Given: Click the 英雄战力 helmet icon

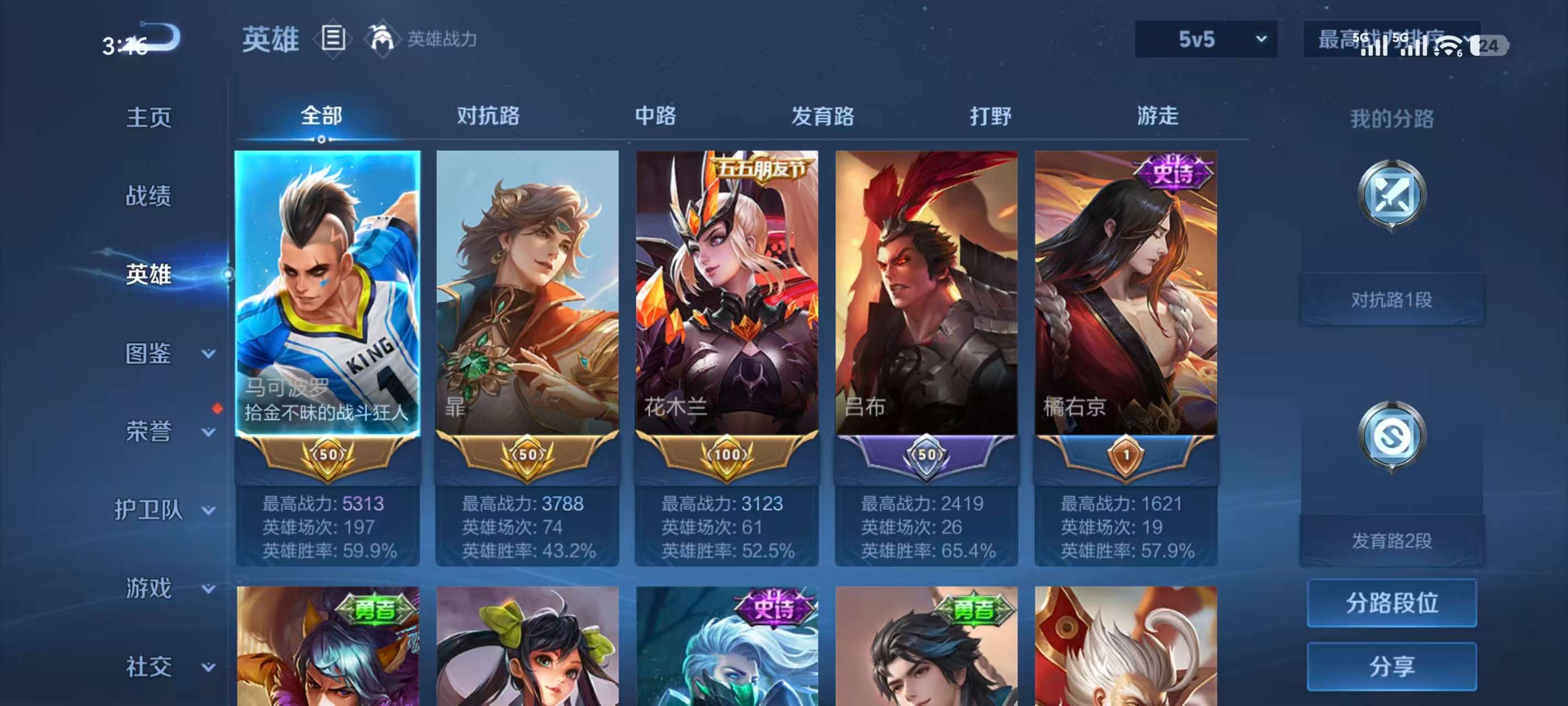Looking at the screenshot, I should (383, 38).
